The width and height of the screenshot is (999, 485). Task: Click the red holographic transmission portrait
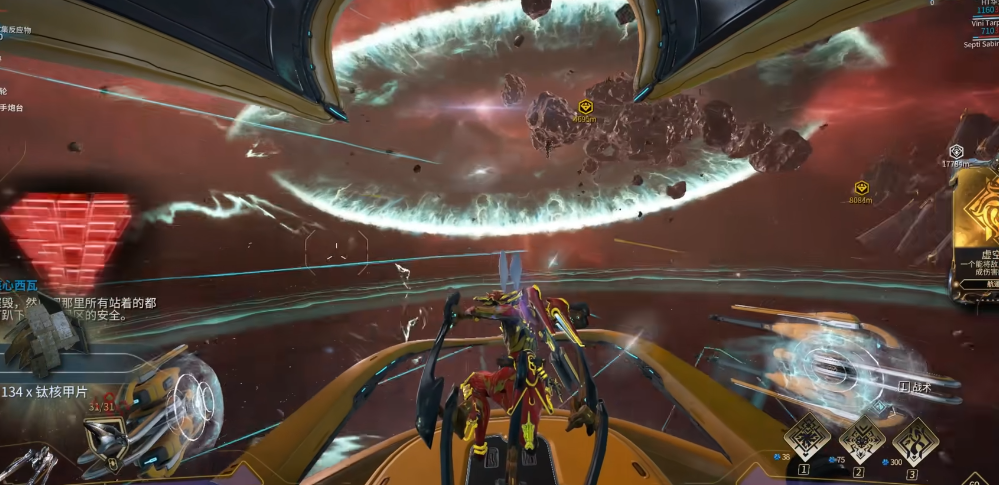pos(66,237)
